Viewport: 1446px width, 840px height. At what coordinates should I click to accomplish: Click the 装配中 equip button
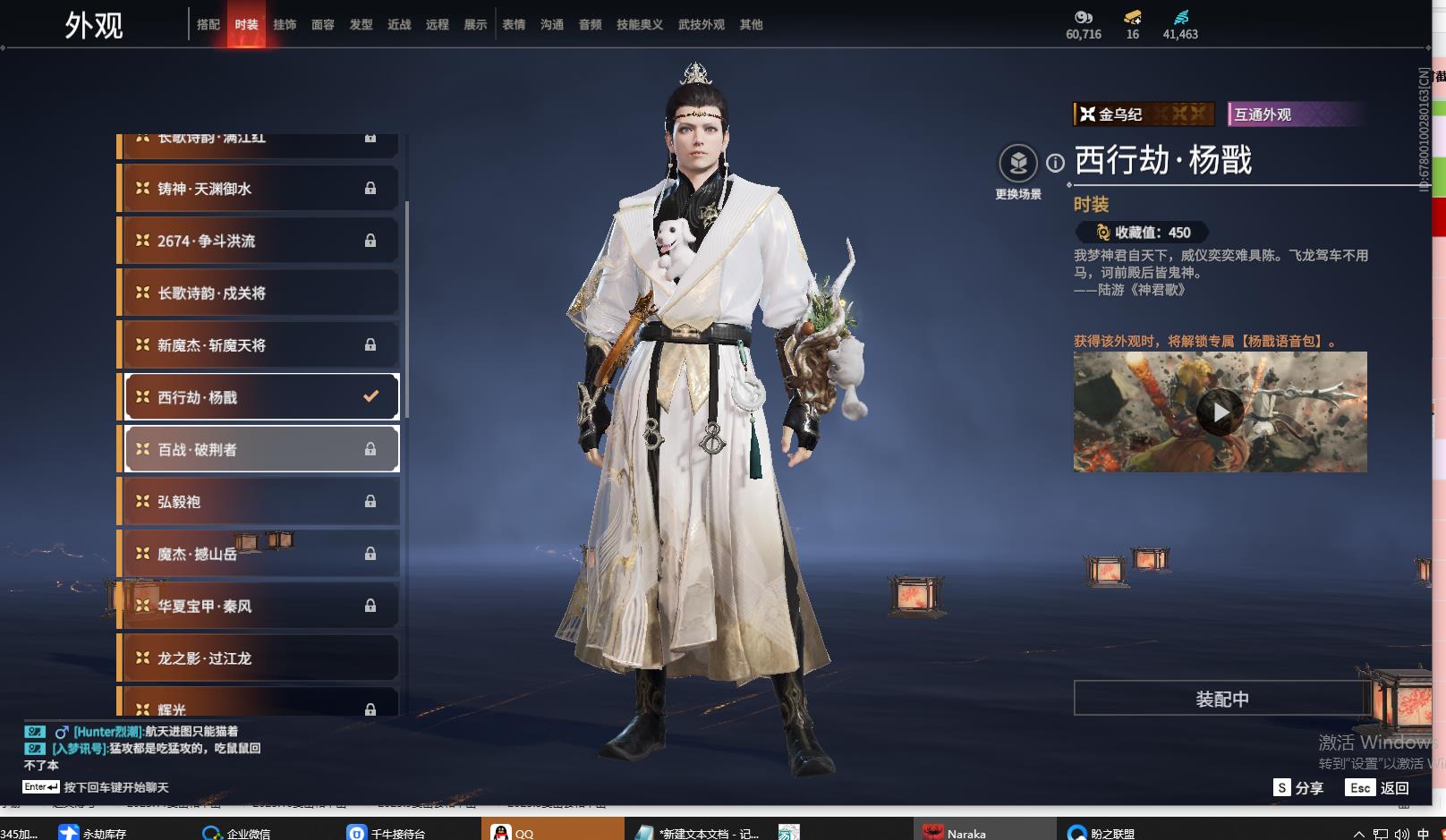[1221, 699]
